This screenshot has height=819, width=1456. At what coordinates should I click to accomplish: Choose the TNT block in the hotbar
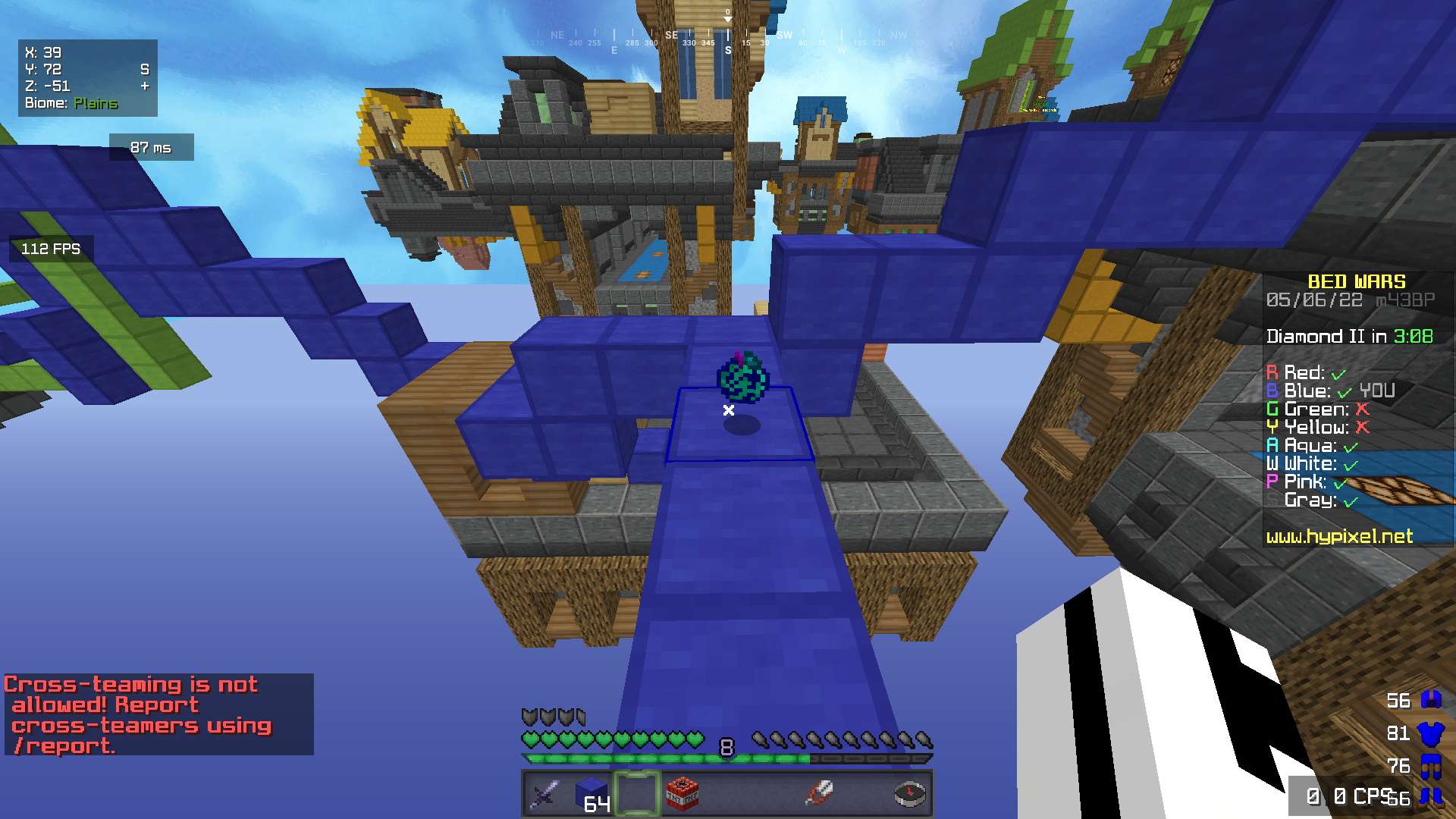682,794
